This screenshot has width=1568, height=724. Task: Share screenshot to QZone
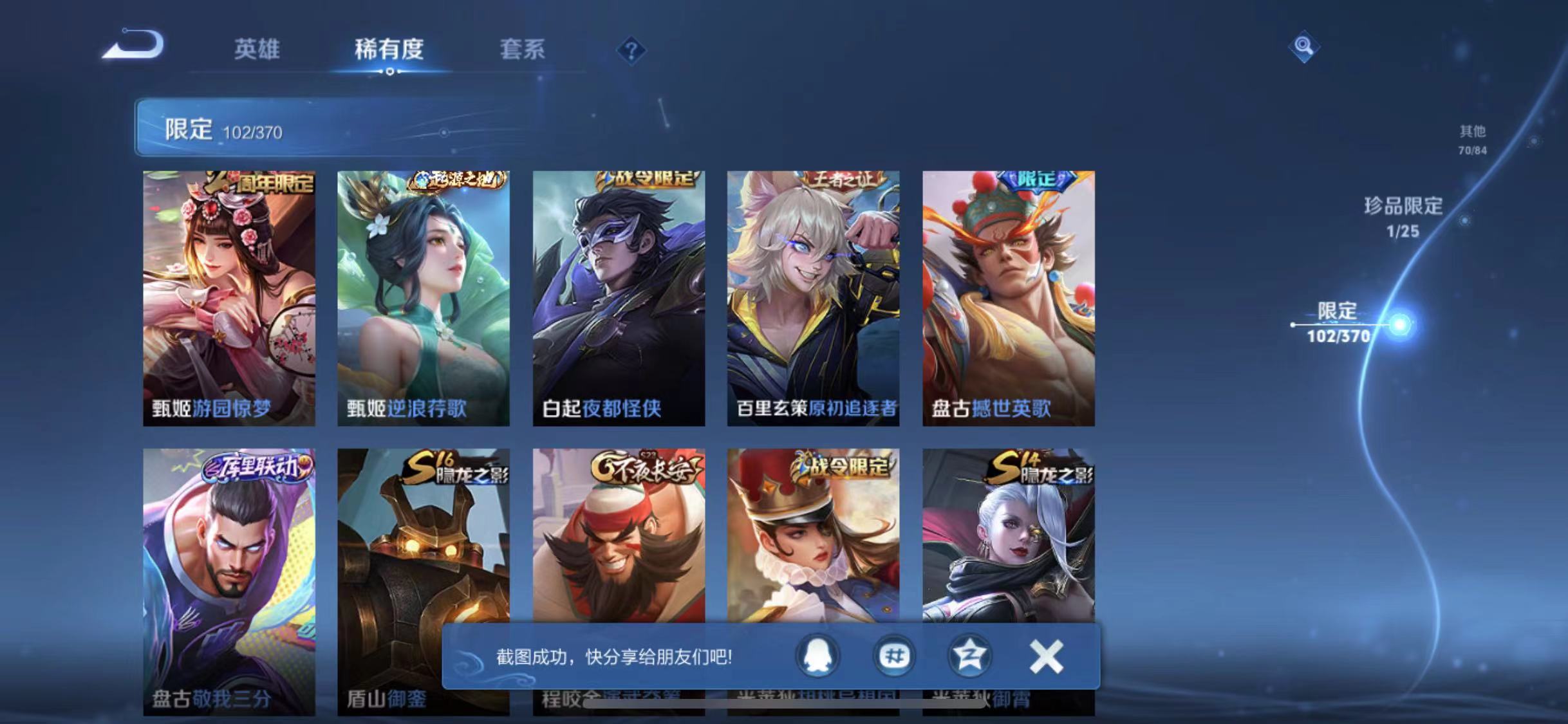pos(969,656)
